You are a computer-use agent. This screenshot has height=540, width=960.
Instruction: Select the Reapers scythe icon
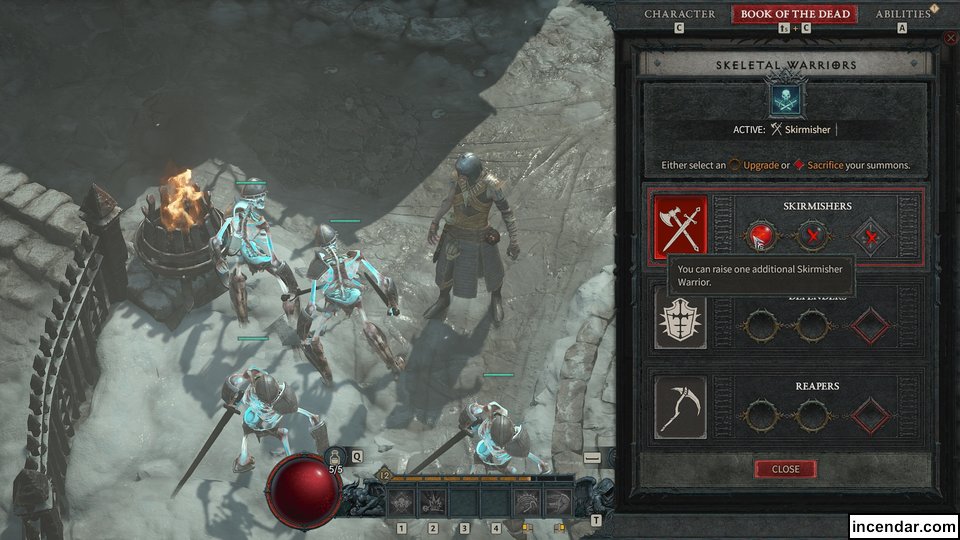click(680, 407)
